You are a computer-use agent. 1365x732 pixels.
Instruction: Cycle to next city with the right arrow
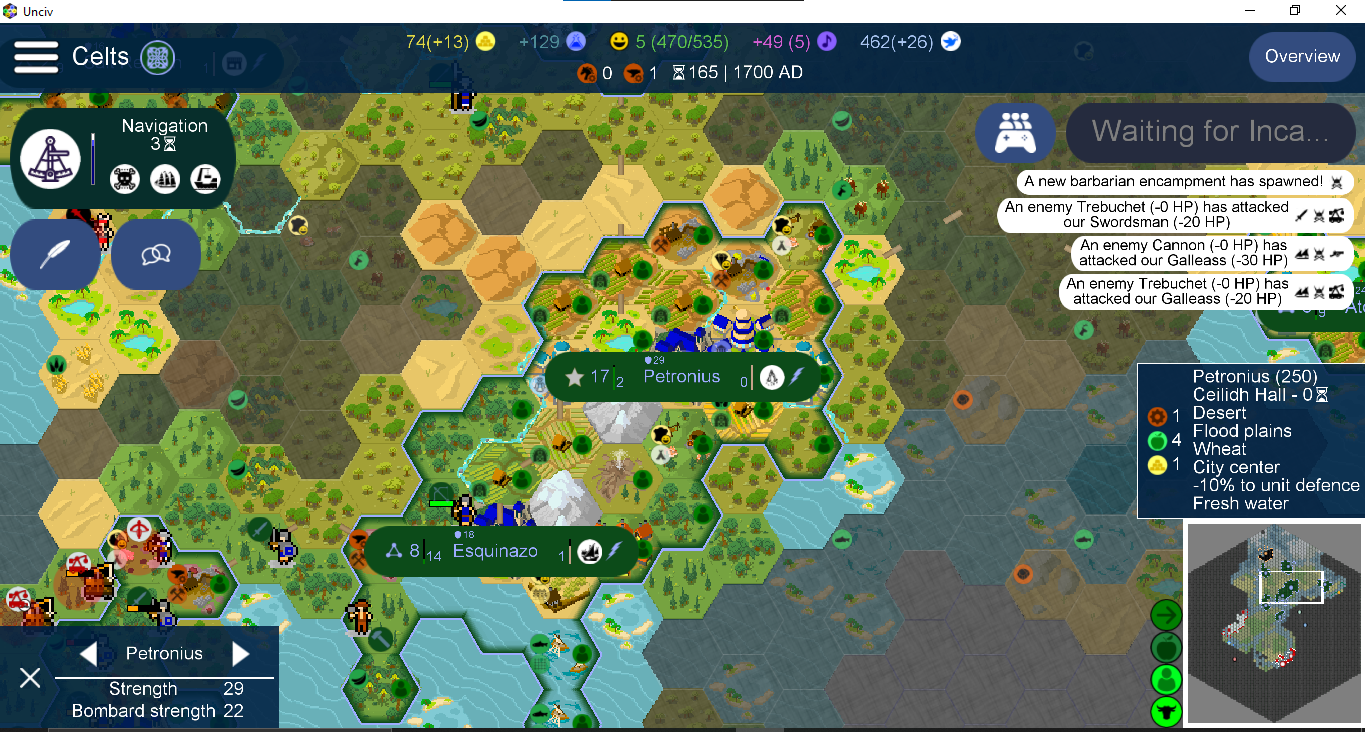239,653
